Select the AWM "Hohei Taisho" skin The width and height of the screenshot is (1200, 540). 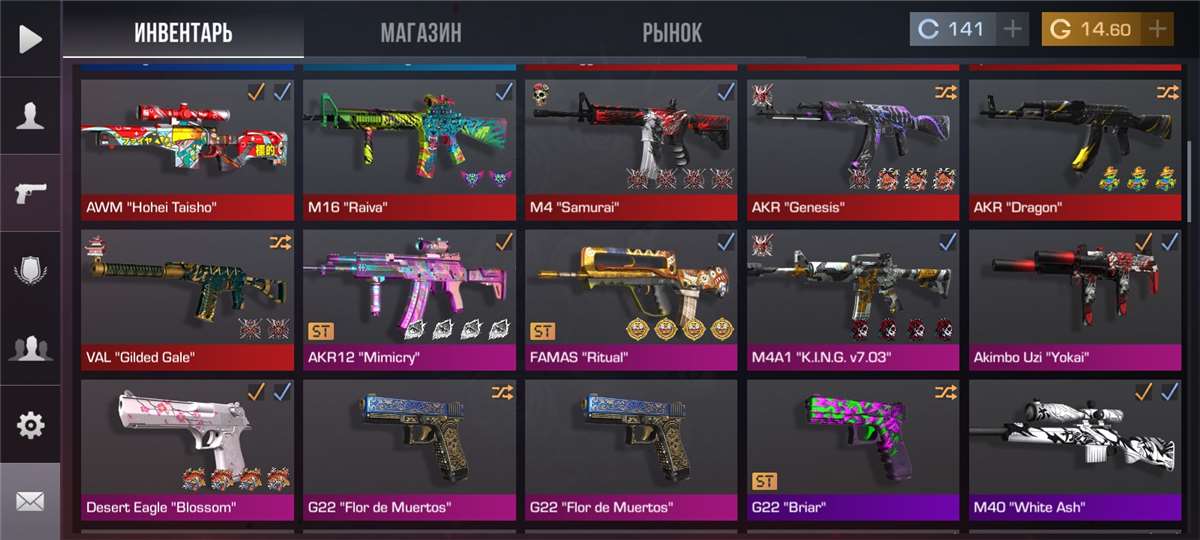pos(187,150)
